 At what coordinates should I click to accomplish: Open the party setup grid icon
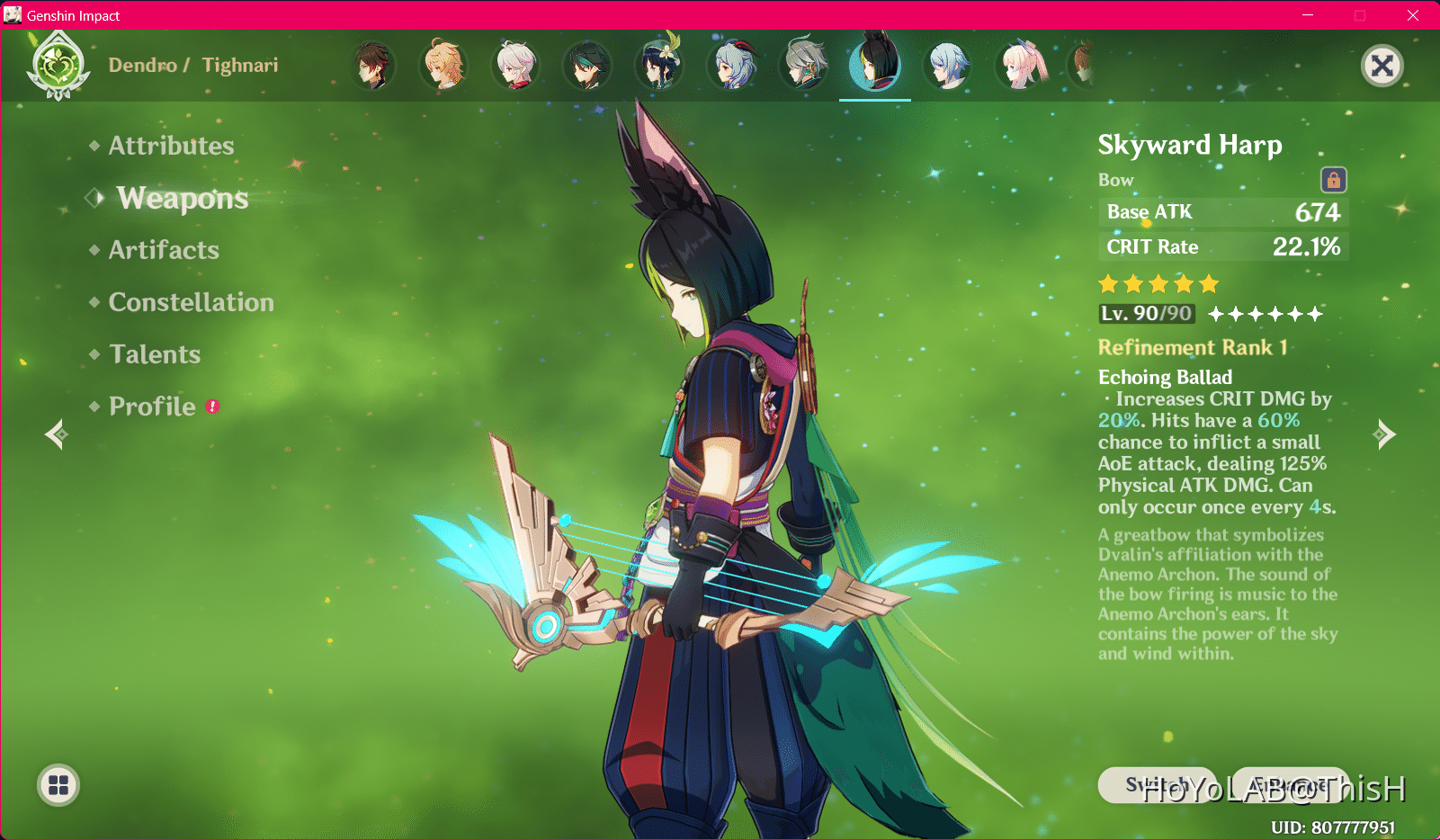point(58,784)
